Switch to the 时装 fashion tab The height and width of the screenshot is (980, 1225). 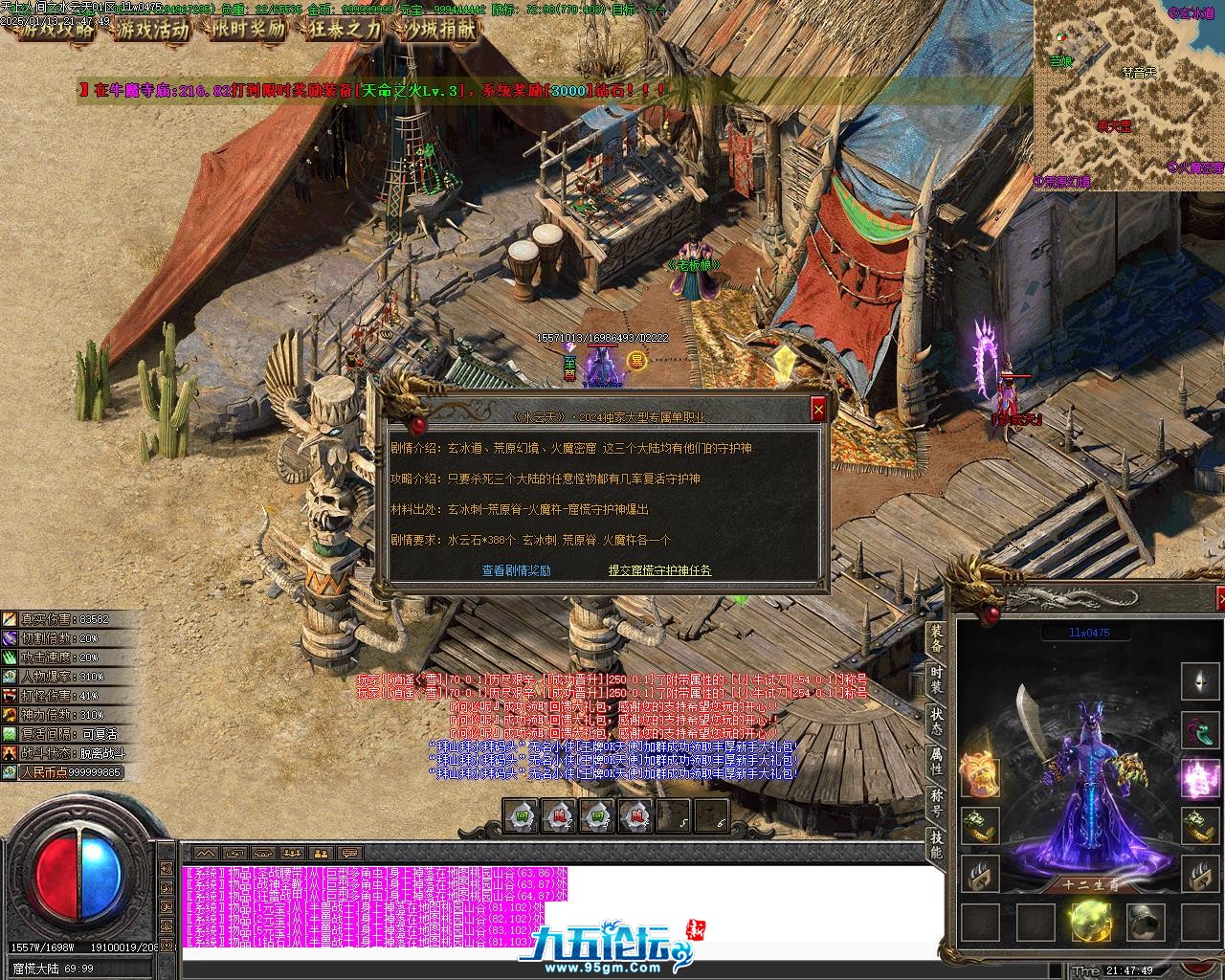936,685
